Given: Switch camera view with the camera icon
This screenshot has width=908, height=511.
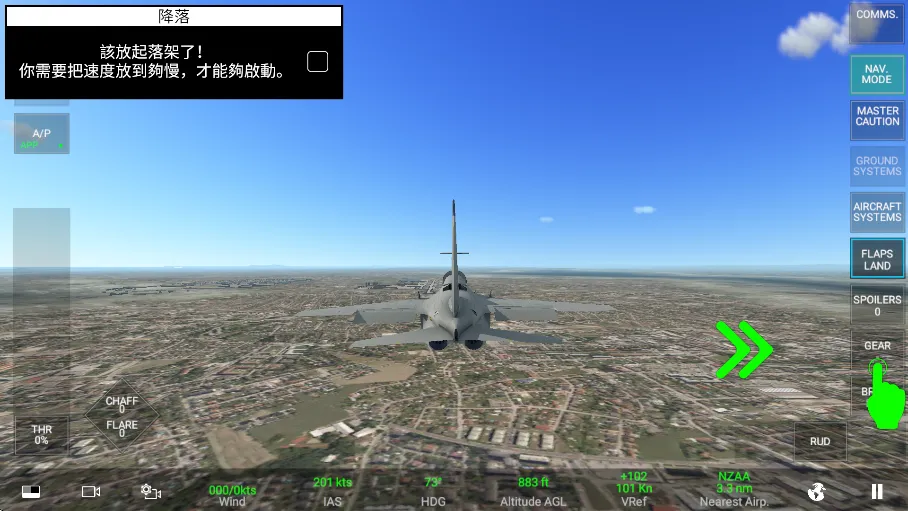Looking at the screenshot, I should pos(91,491).
